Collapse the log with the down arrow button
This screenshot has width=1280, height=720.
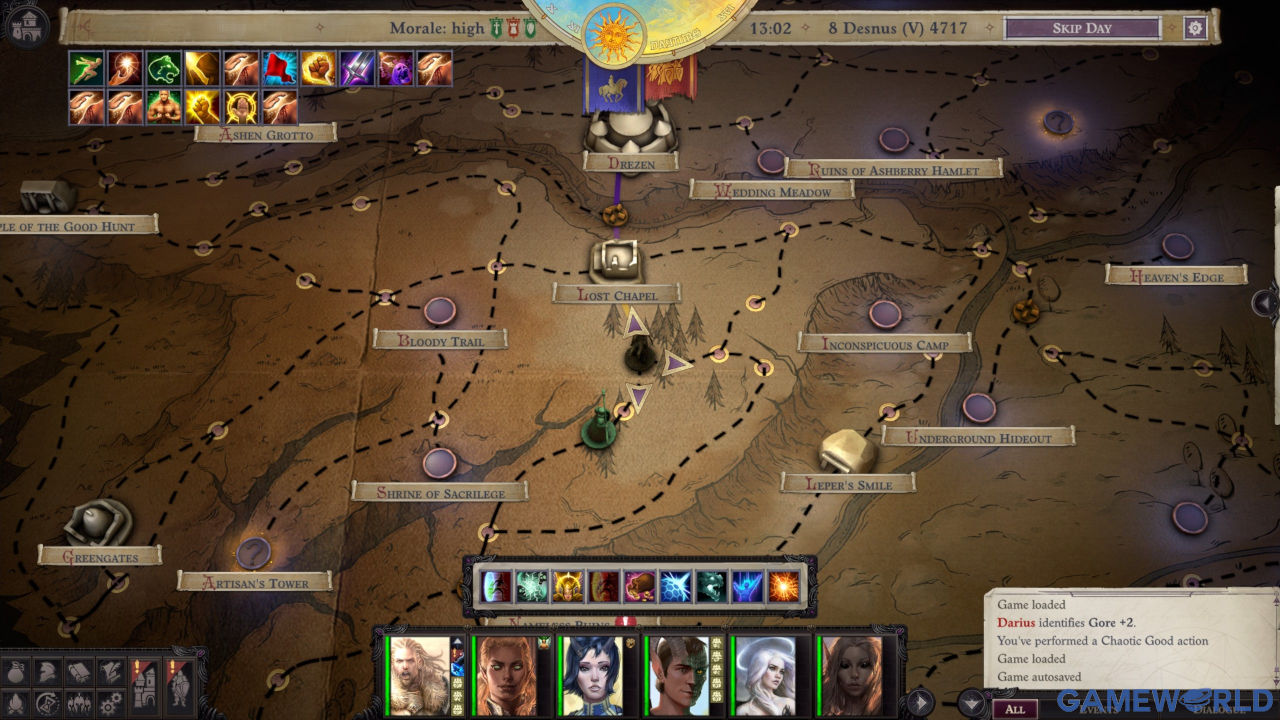970,702
